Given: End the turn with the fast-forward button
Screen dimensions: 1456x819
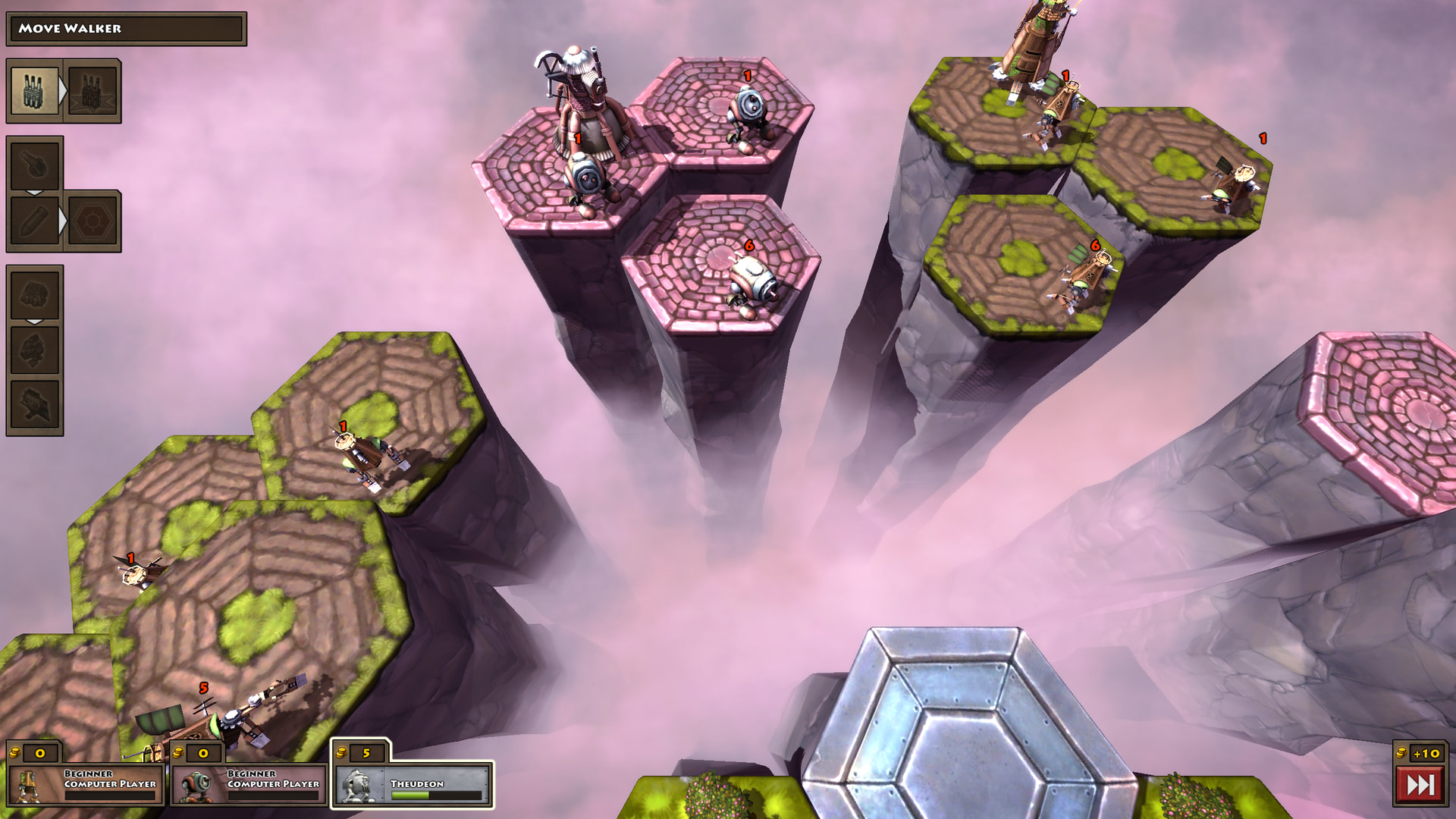Looking at the screenshot, I should [x=1420, y=784].
